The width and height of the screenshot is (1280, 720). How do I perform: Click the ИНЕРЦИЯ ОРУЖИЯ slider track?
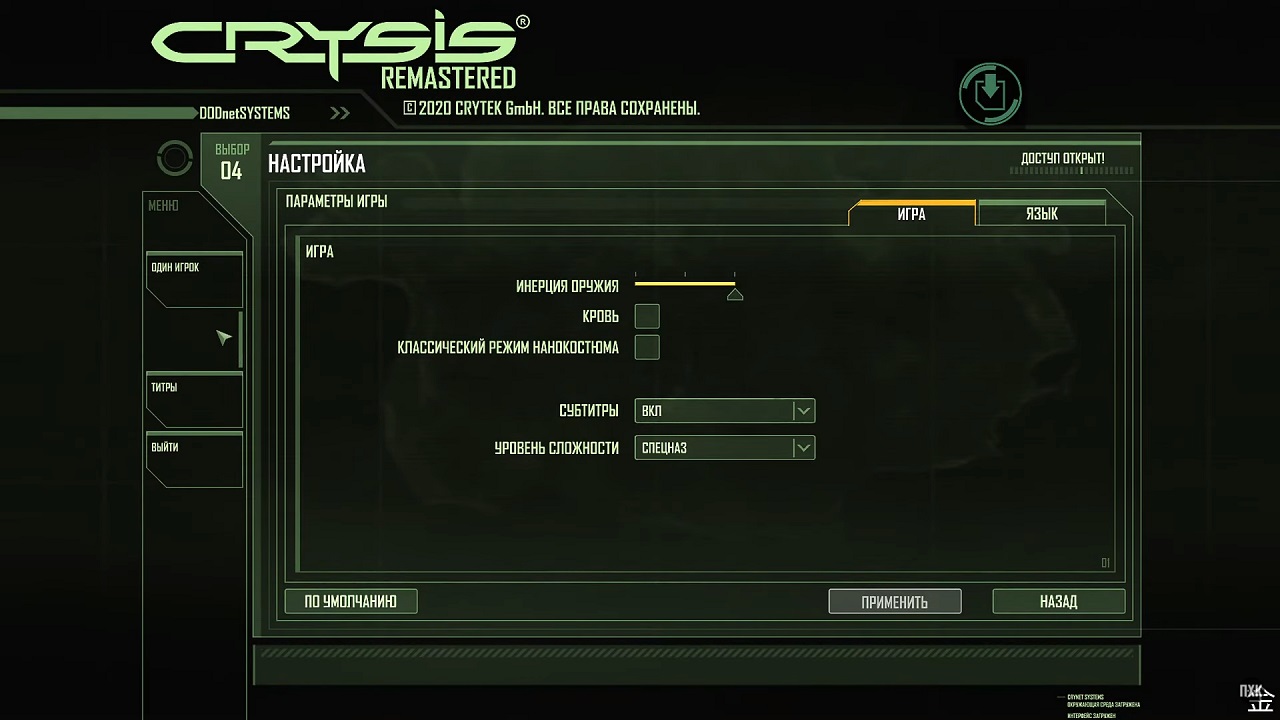coord(685,285)
